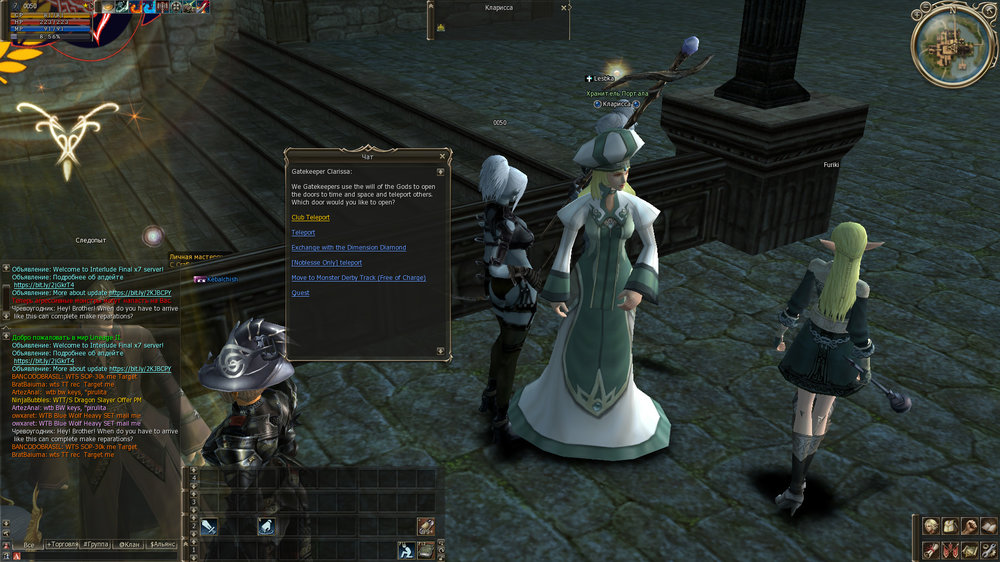Open the wrench and gear system menu
1000x562 pixels.
tap(988, 549)
